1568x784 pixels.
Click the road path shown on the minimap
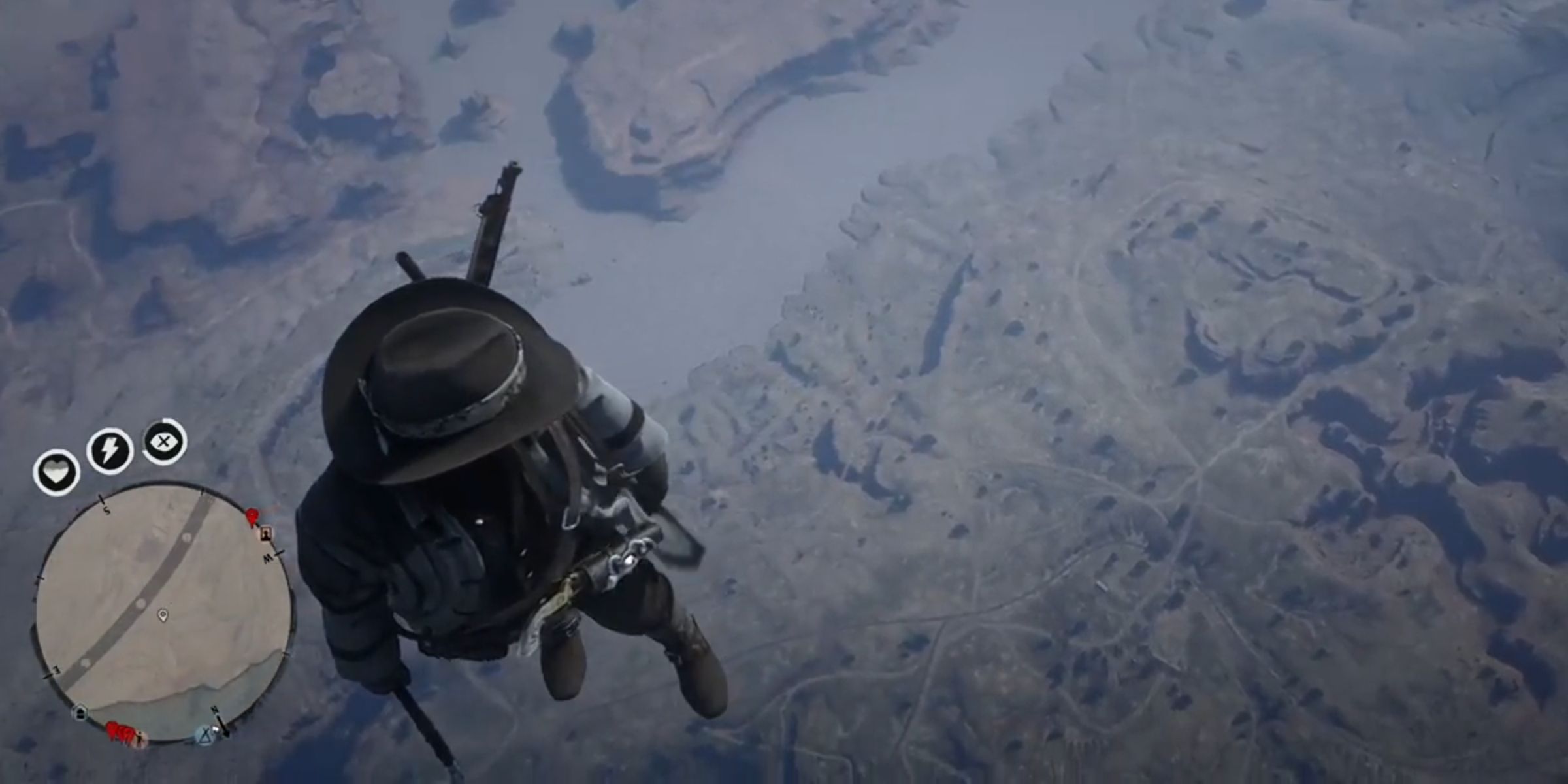click(140, 604)
